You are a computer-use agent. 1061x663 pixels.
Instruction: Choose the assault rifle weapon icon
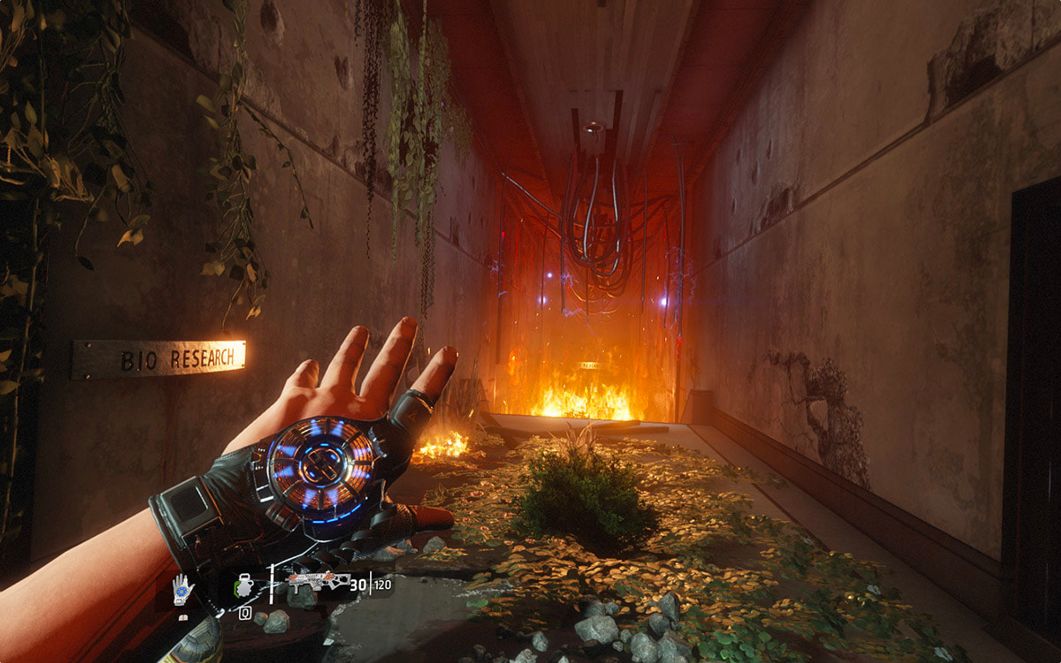point(318,581)
